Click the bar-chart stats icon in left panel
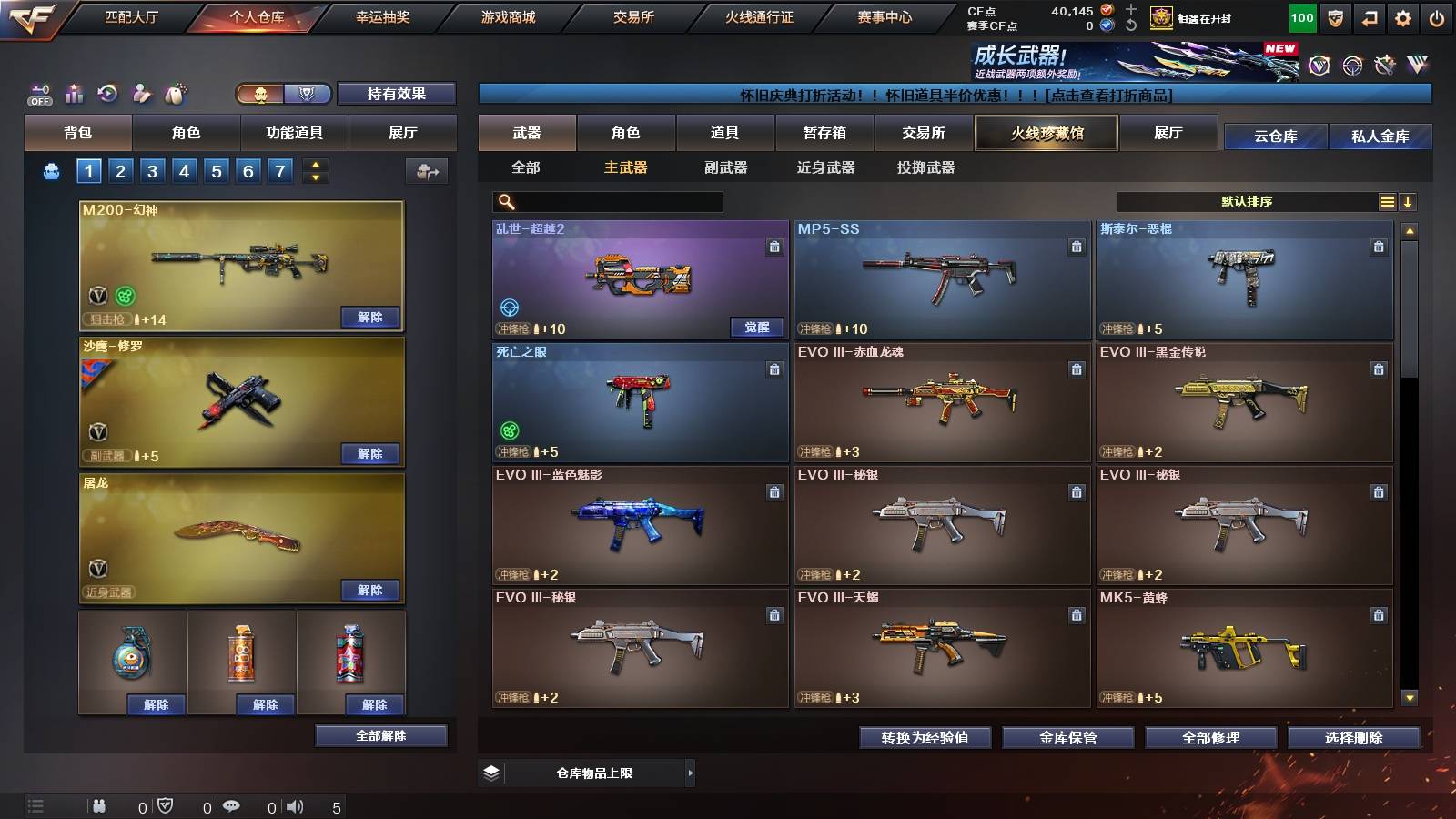 [75, 94]
